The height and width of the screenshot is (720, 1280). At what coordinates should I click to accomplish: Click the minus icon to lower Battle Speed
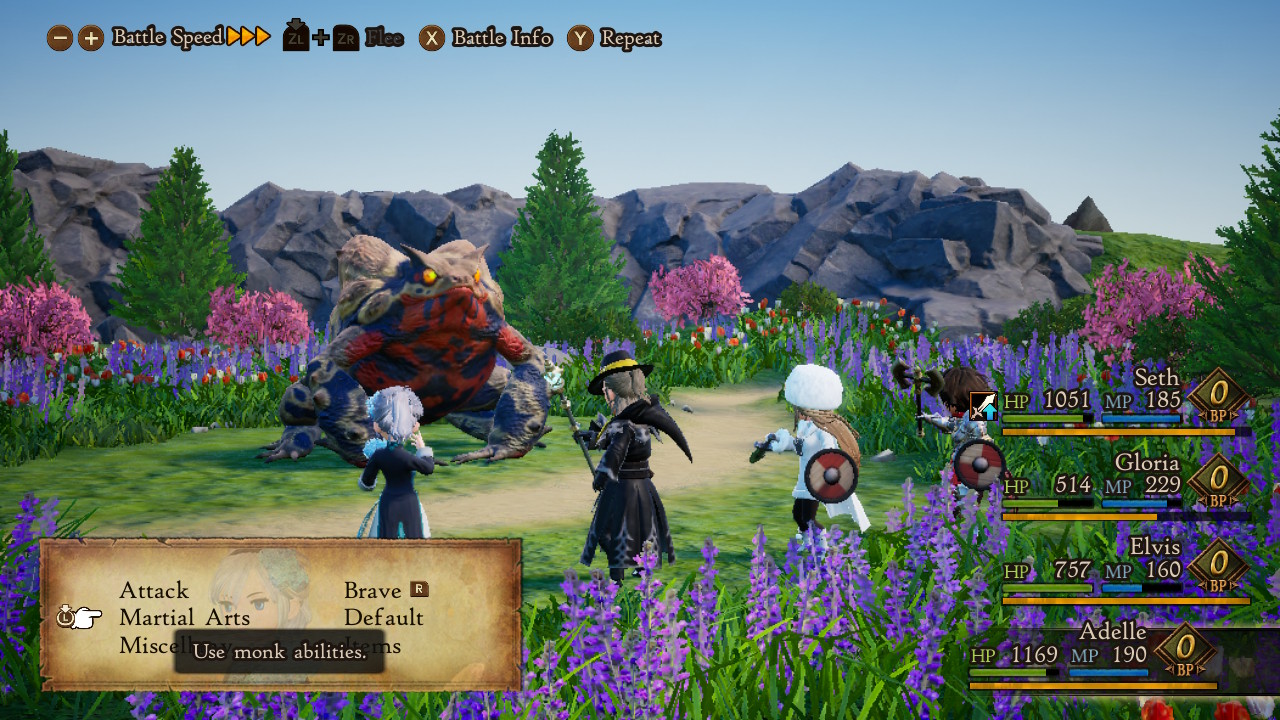pos(62,37)
